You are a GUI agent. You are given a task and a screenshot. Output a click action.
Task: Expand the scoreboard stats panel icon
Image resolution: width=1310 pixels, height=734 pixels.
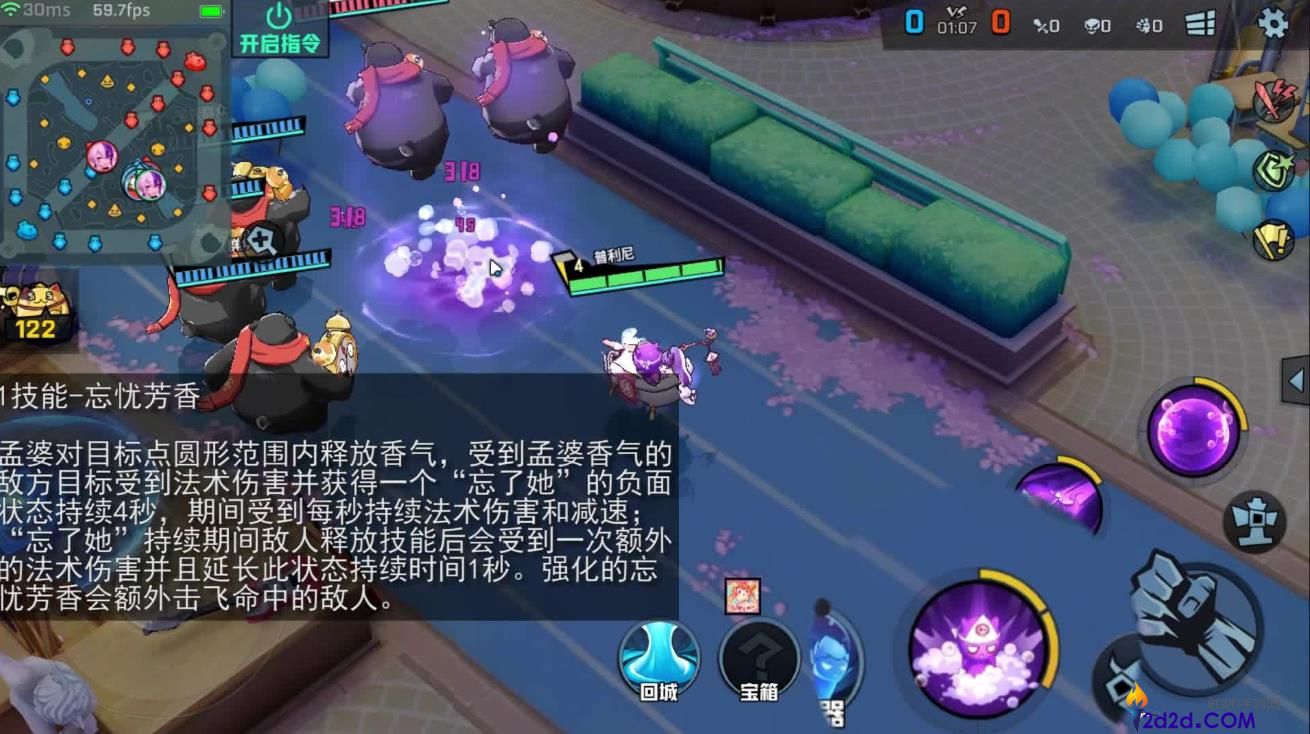pyautogui.click(x=1201, y=24)
